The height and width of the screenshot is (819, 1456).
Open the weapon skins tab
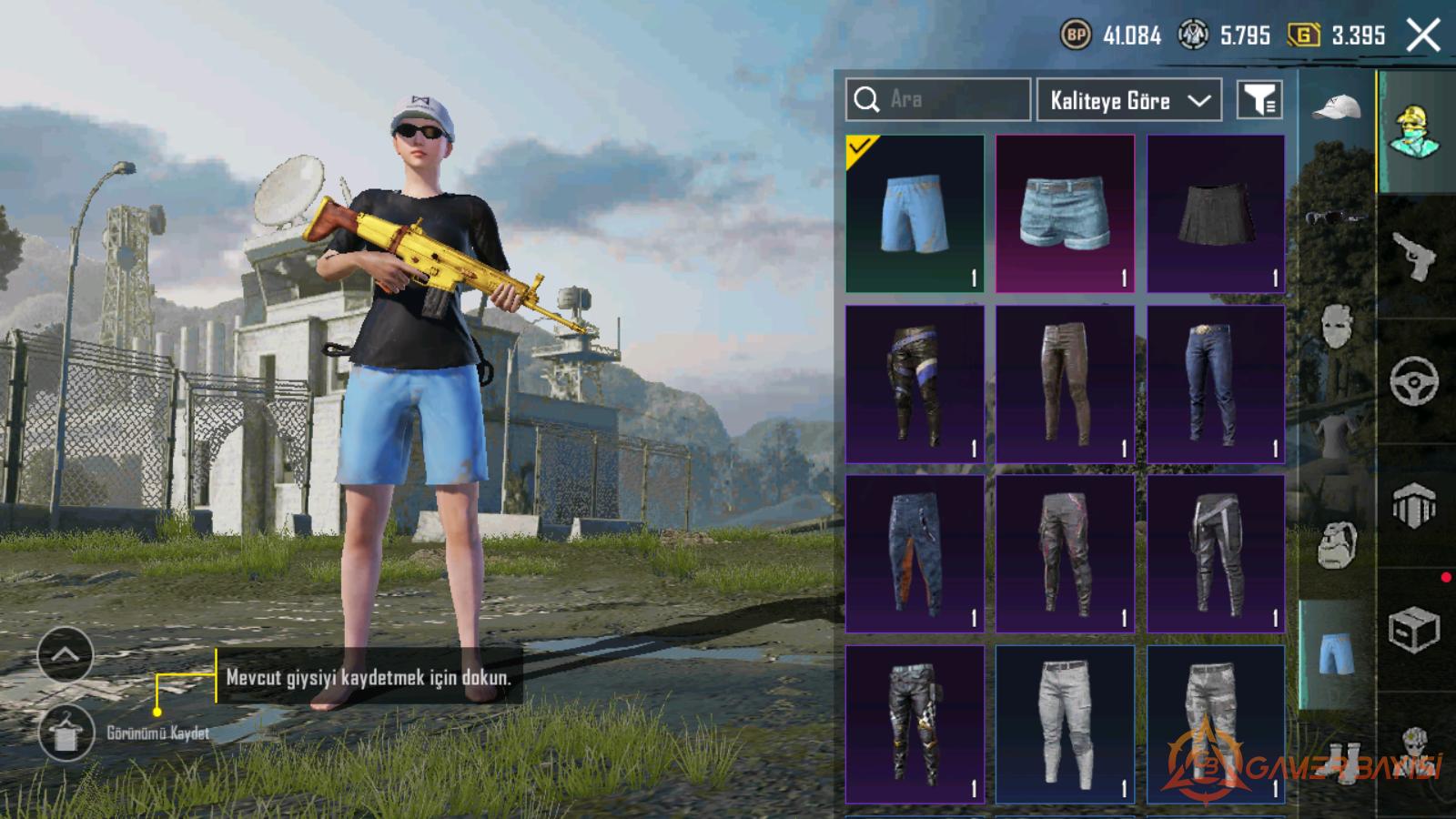[1414, 257]
